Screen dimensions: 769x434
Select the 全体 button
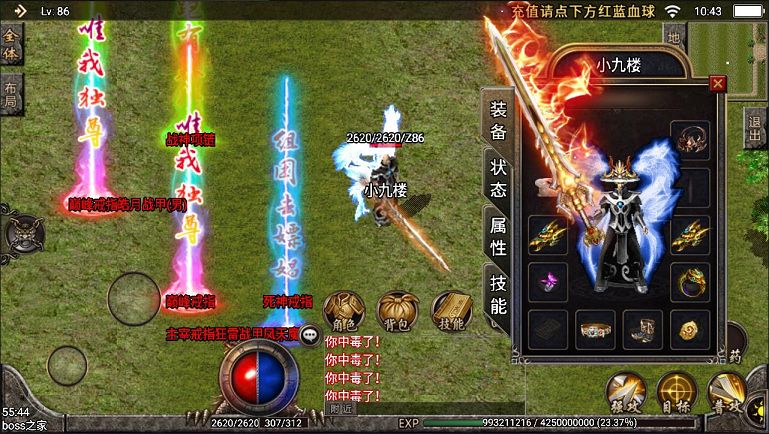pos(11,44)
